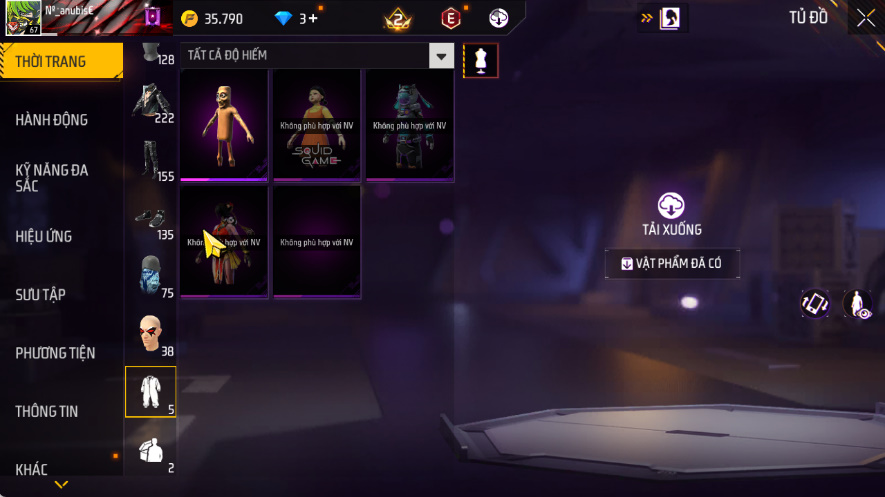
Task: Switch to the Hành Động tab
Action: [x=52, y=120]
